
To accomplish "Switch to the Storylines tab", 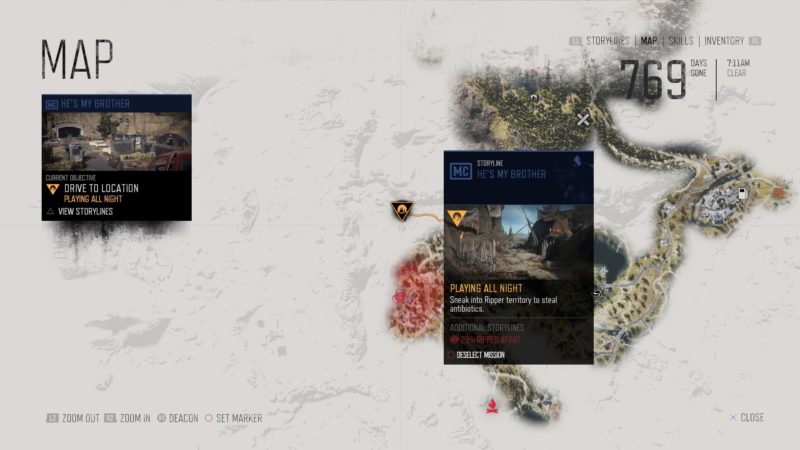I will pyautogui.click(x=606, y=41).
